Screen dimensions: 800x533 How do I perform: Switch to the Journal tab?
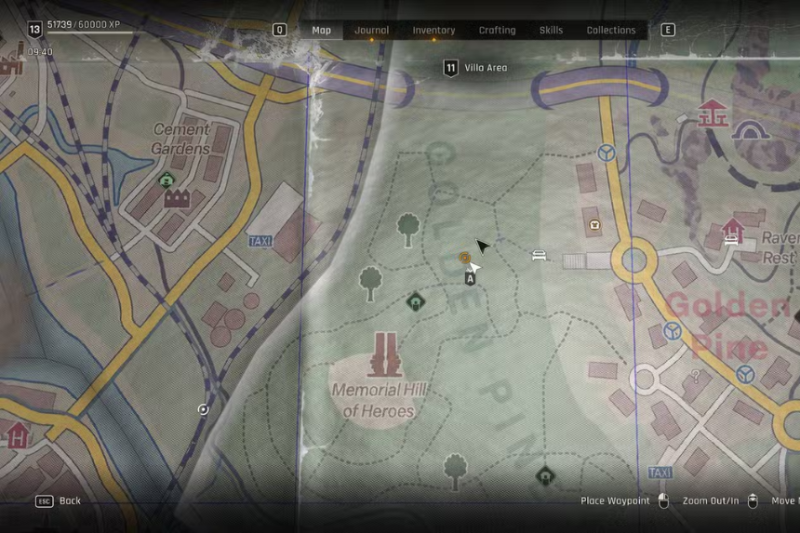click(372, 30)
